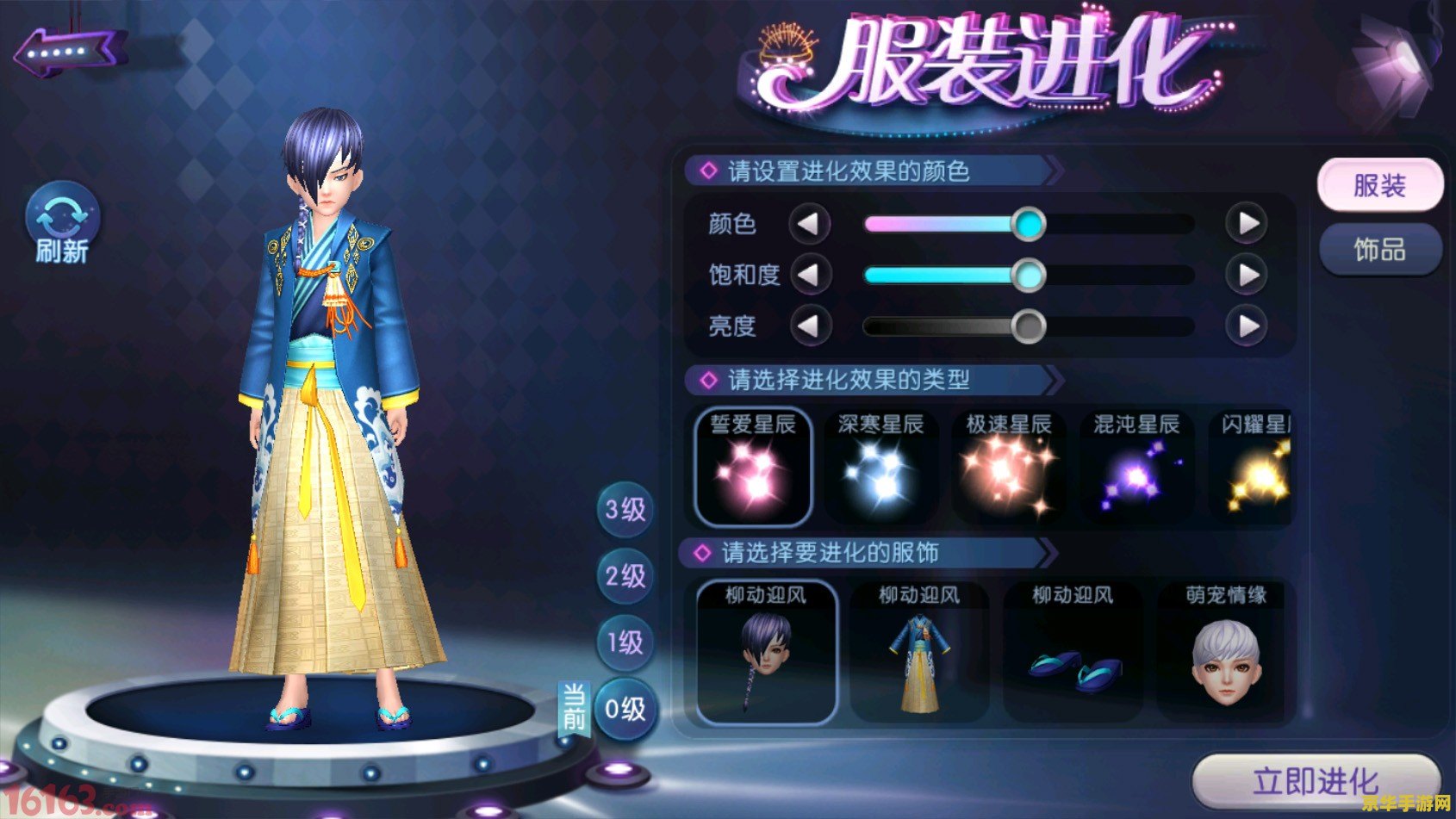Screen dimensions: 1456x819
Task: Select the 极速星辰 orange star effect
Action: pos(1008,468)
